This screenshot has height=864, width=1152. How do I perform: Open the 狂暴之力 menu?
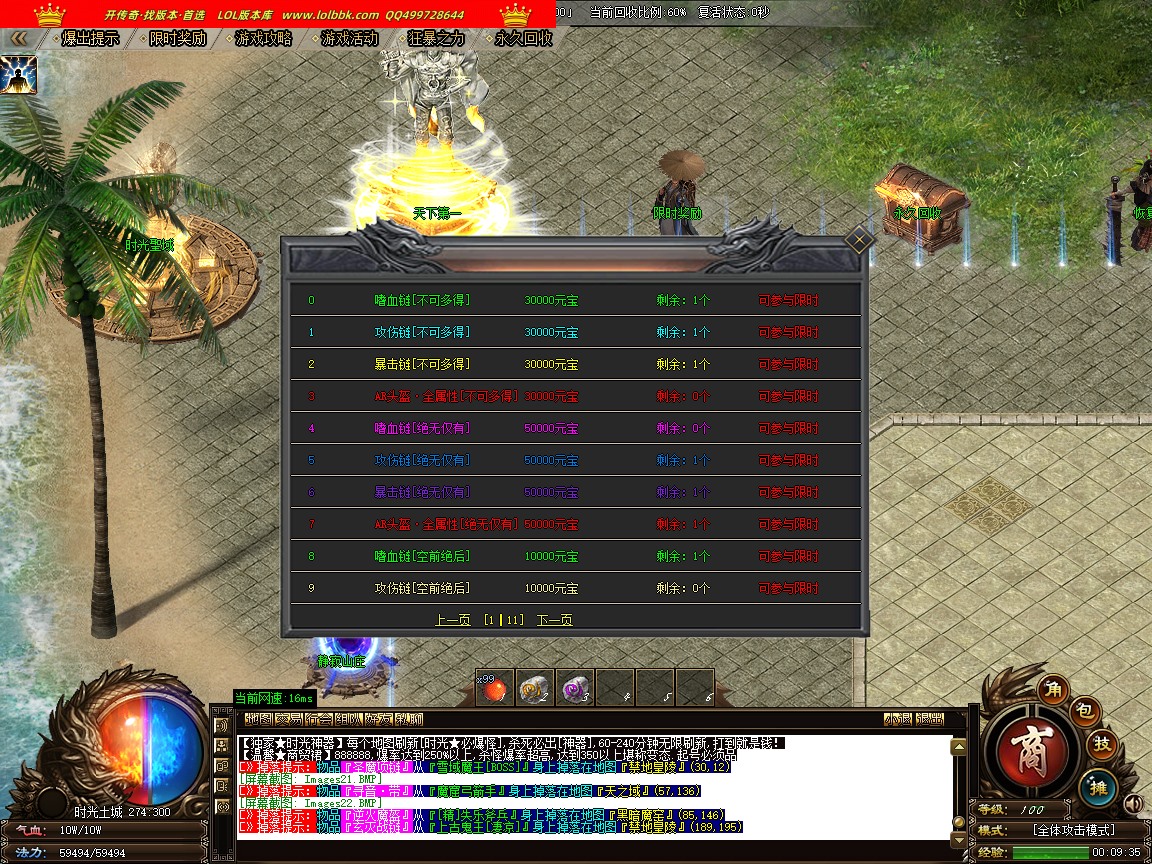pyautogui.click(x=437, y=38)
